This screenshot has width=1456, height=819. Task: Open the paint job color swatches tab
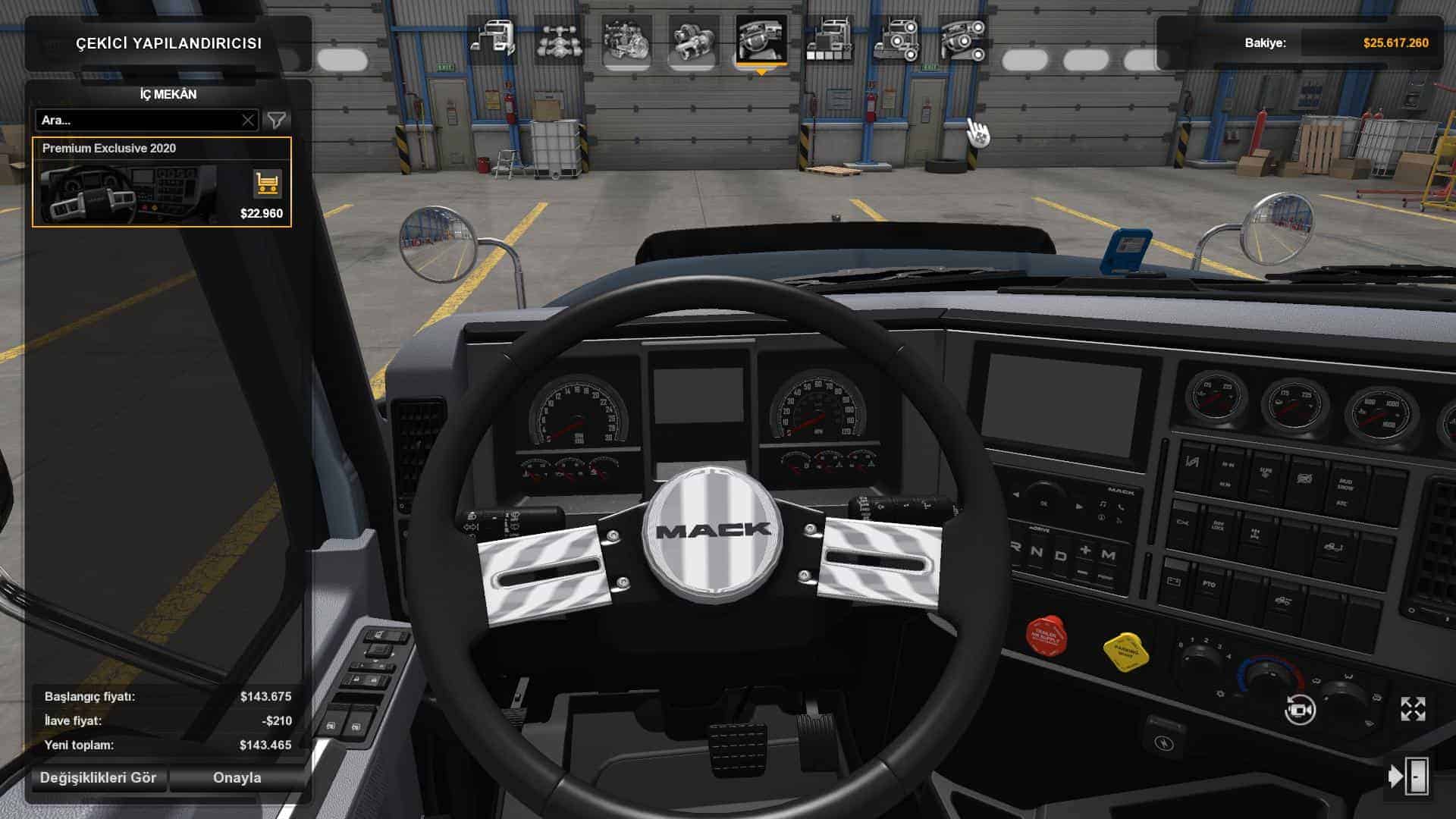tap(828, 39)
